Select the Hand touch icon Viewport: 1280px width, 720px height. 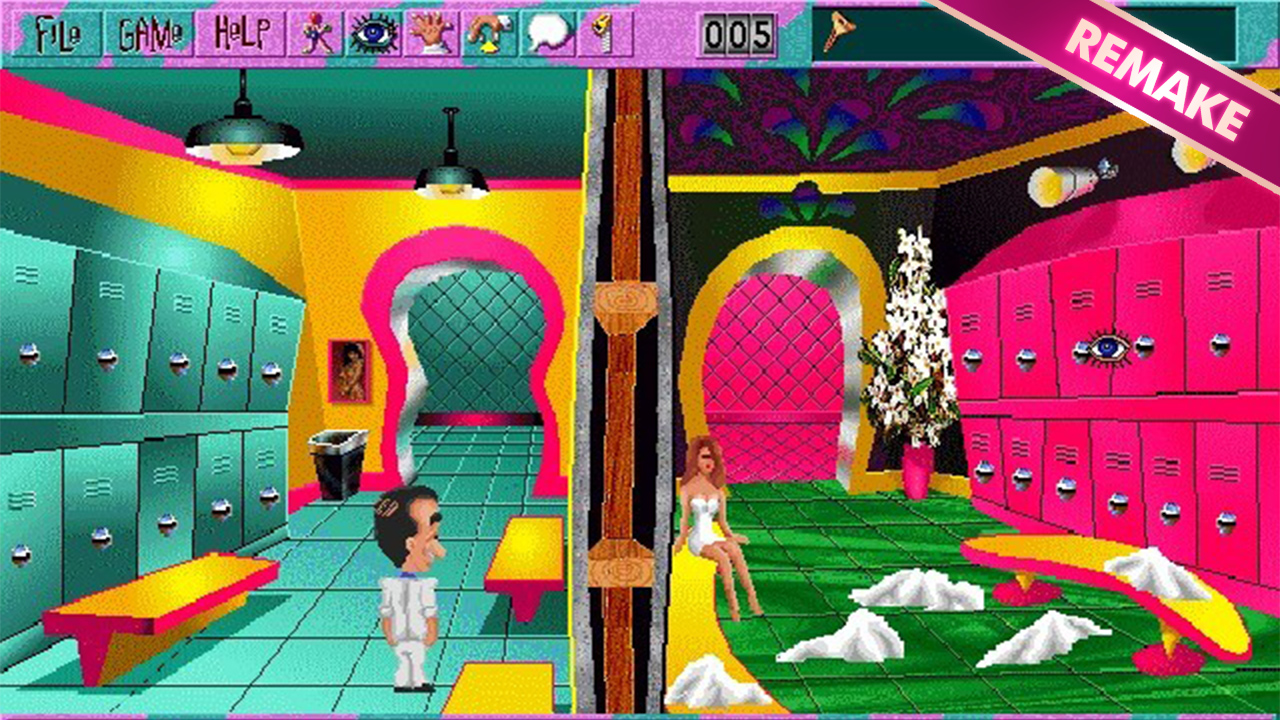tap(428, 31)
